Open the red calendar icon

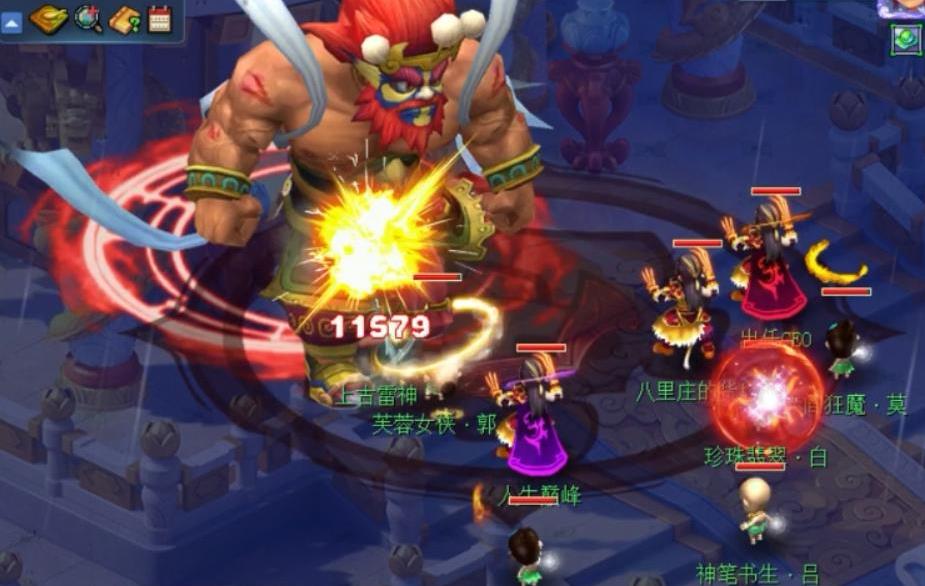click(160, 19)
